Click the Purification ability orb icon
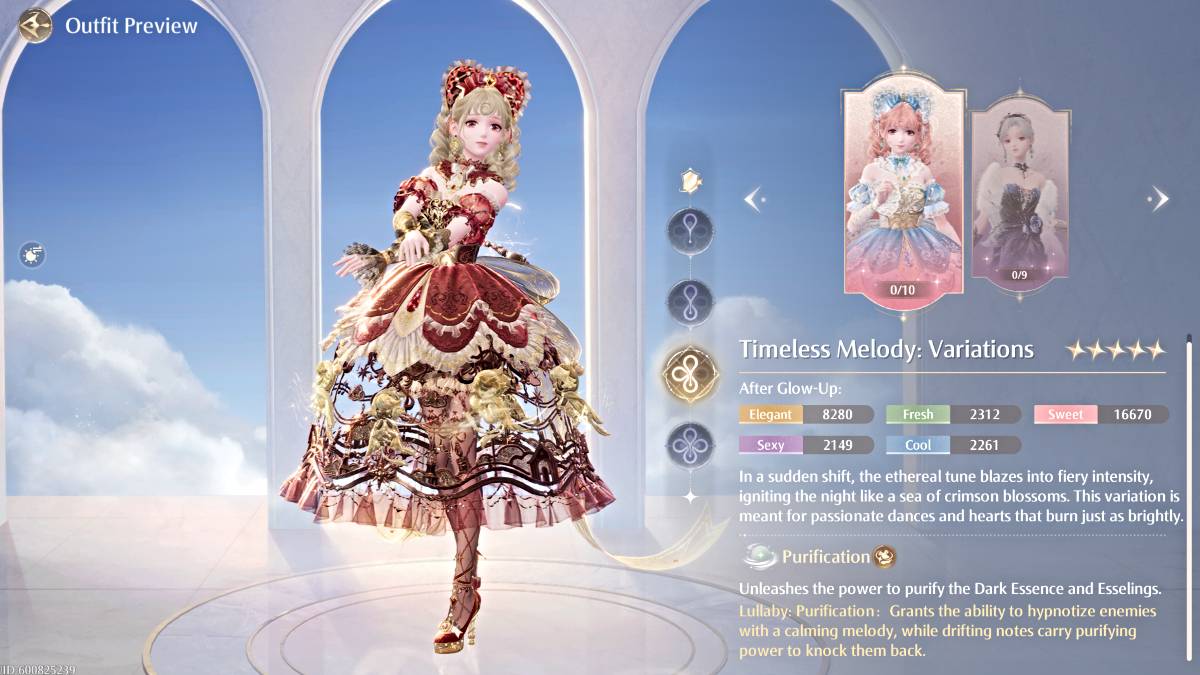The width and height of the screenshot is (1200, 675). (760, 557)
